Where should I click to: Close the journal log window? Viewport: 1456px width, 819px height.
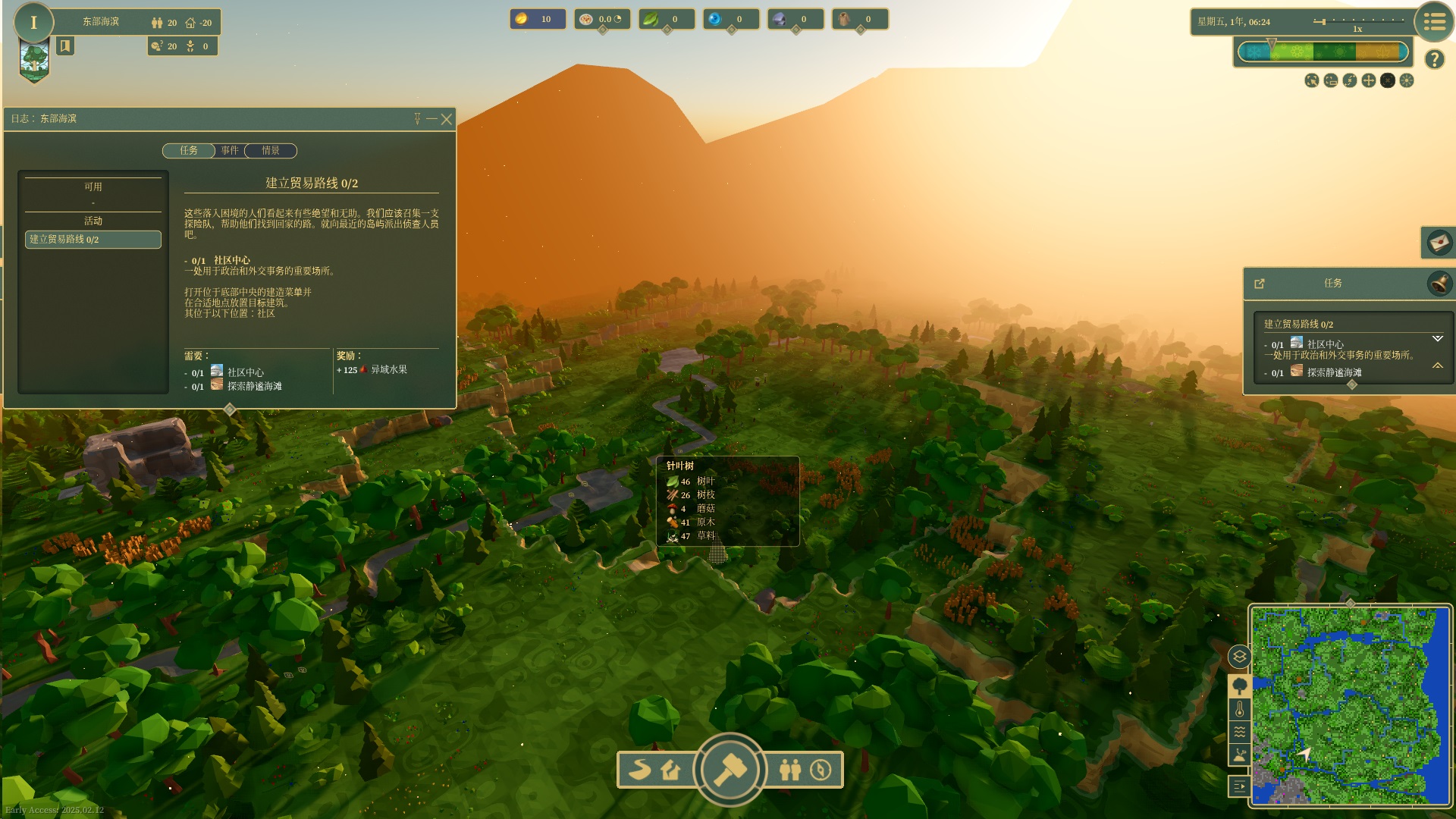click(447, 119)
